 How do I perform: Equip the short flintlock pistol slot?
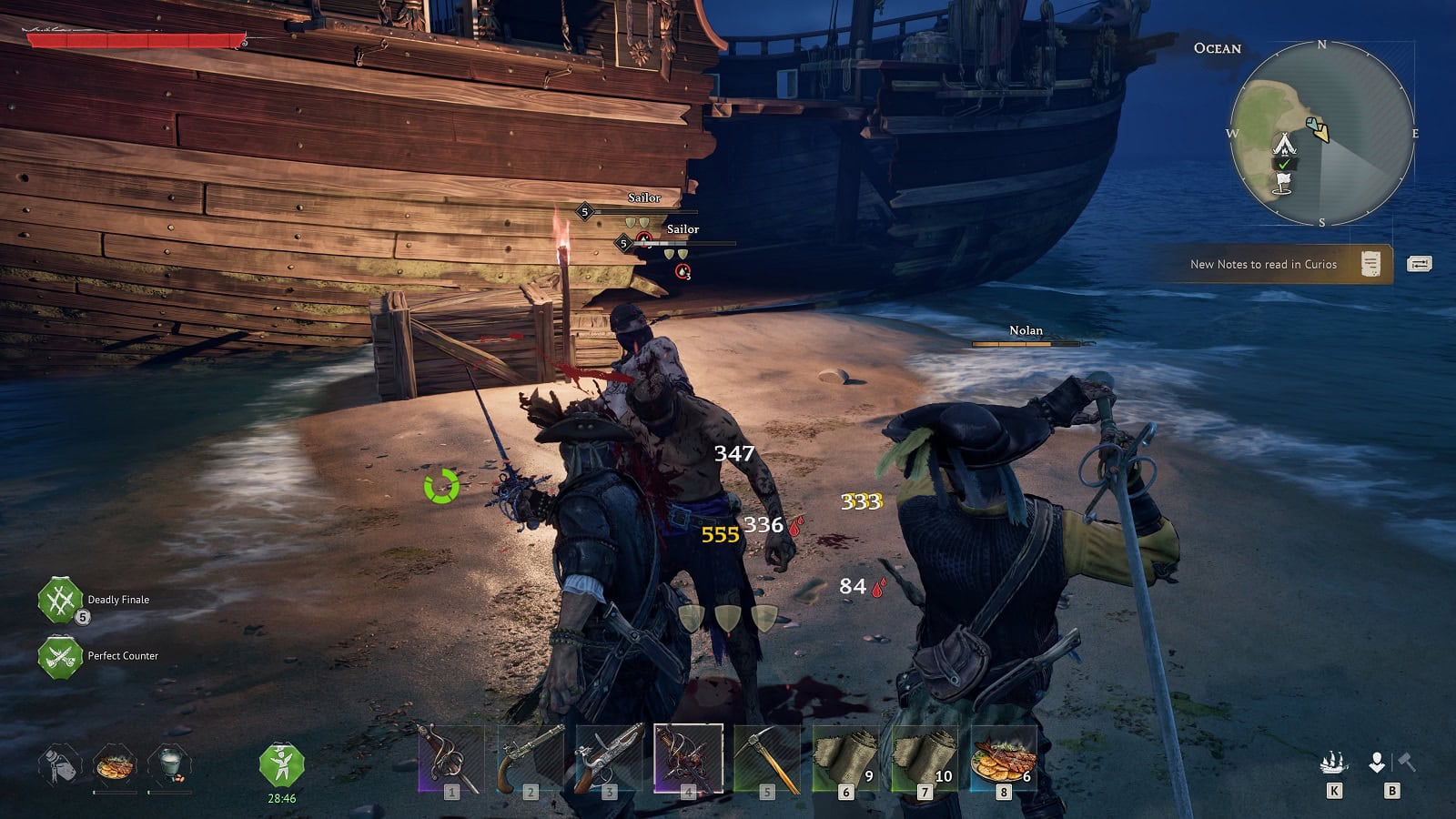tap(530, 759)
